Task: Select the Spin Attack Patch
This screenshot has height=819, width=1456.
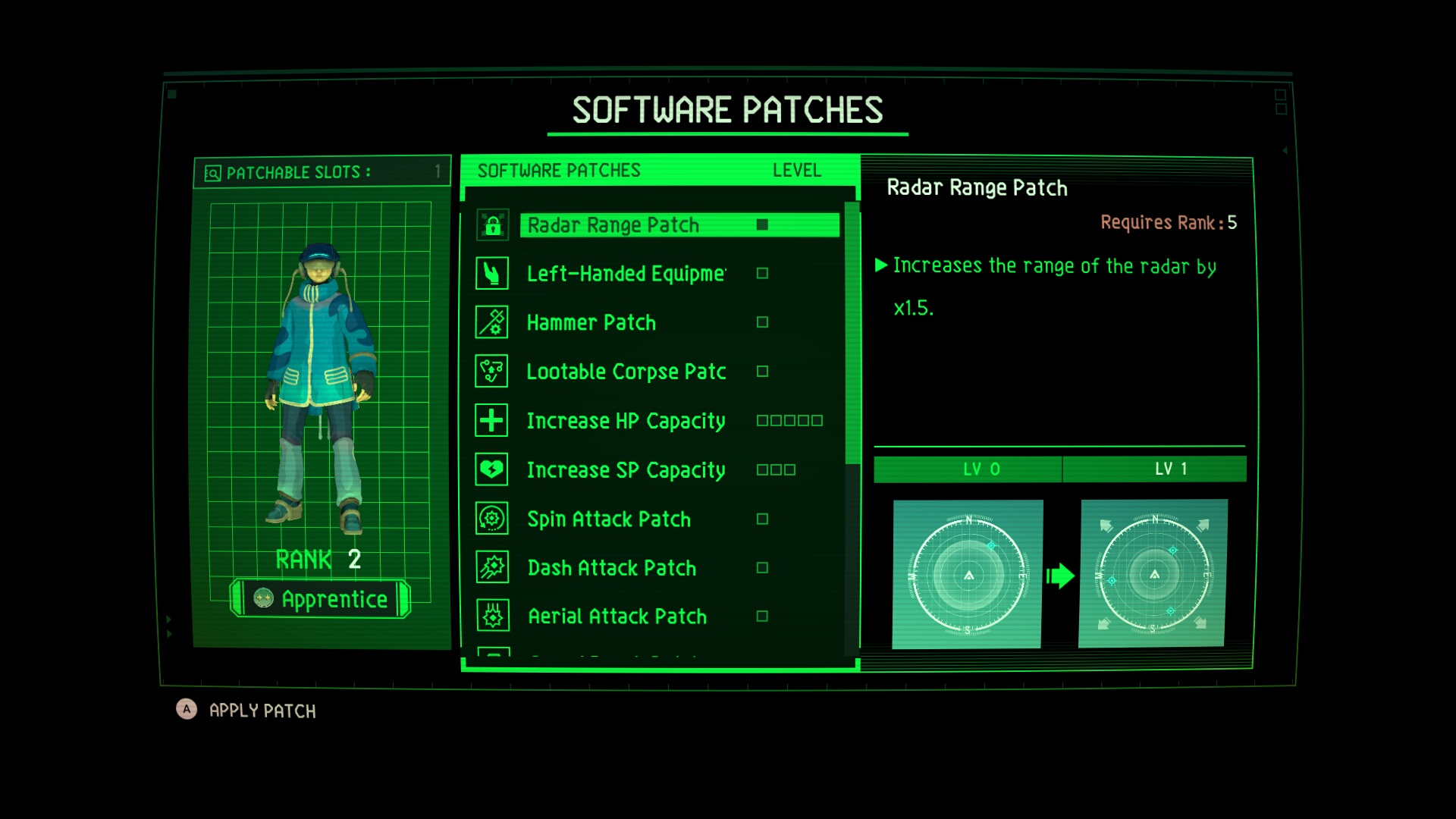Action: click(x=609, y=519)
